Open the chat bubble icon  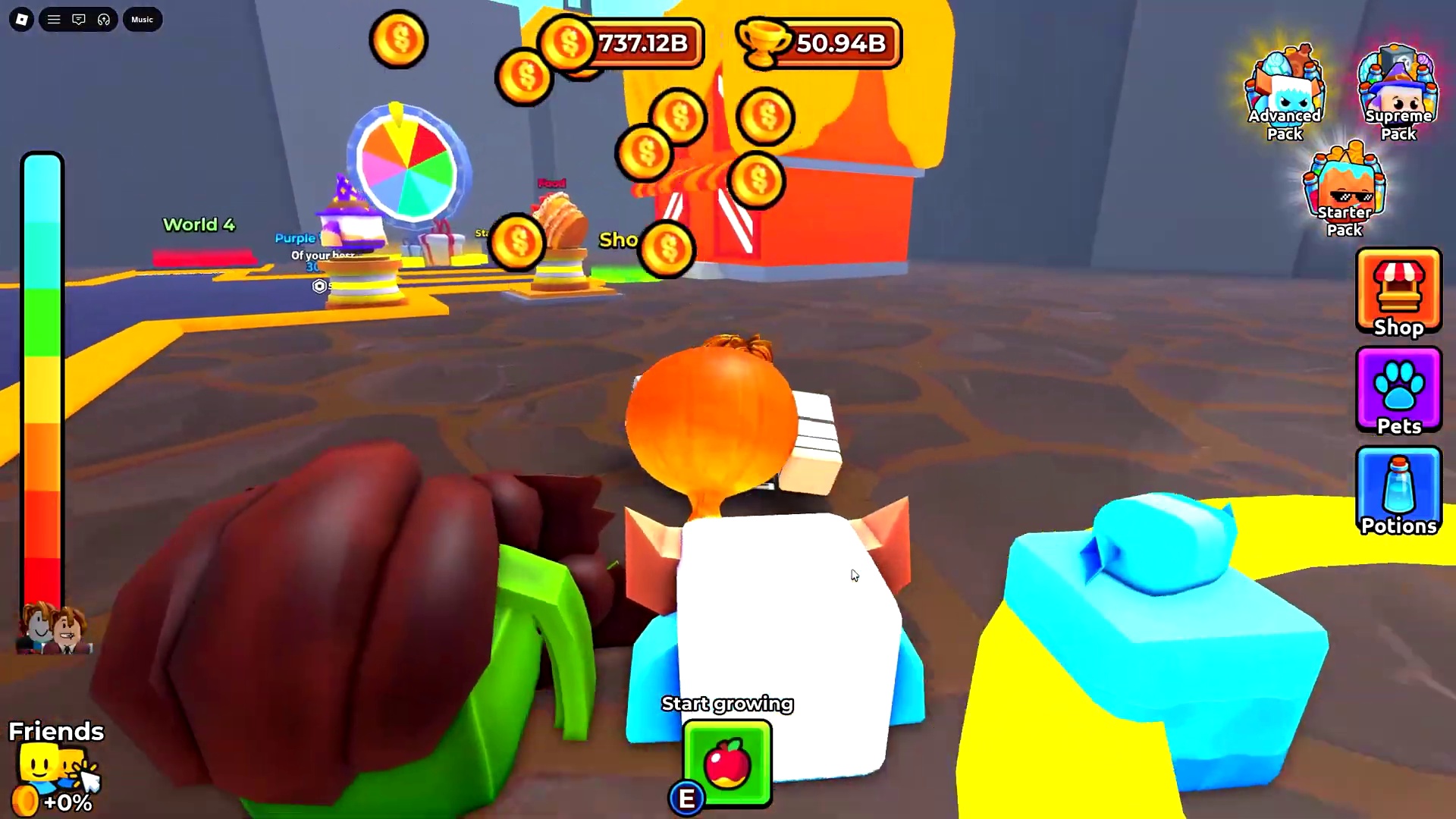pos(79,19)
